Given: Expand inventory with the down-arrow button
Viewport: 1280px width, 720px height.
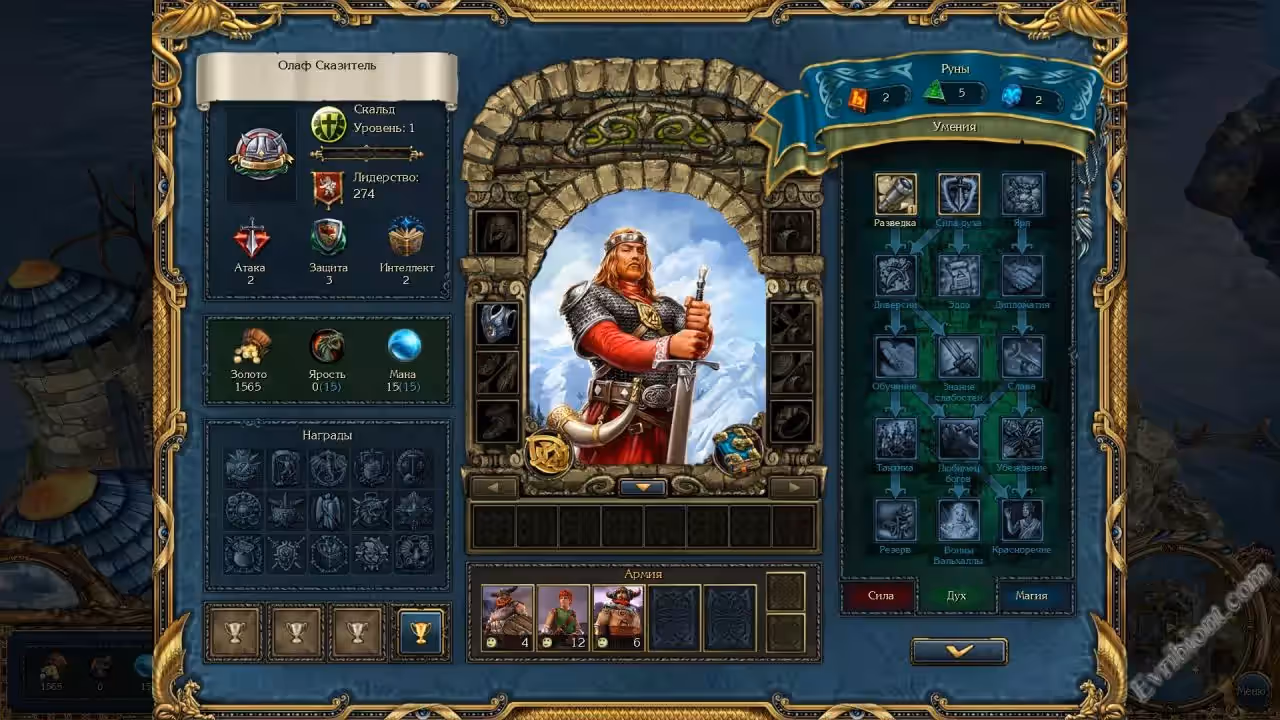Looking at the screenshot, I should click(643, 487).
